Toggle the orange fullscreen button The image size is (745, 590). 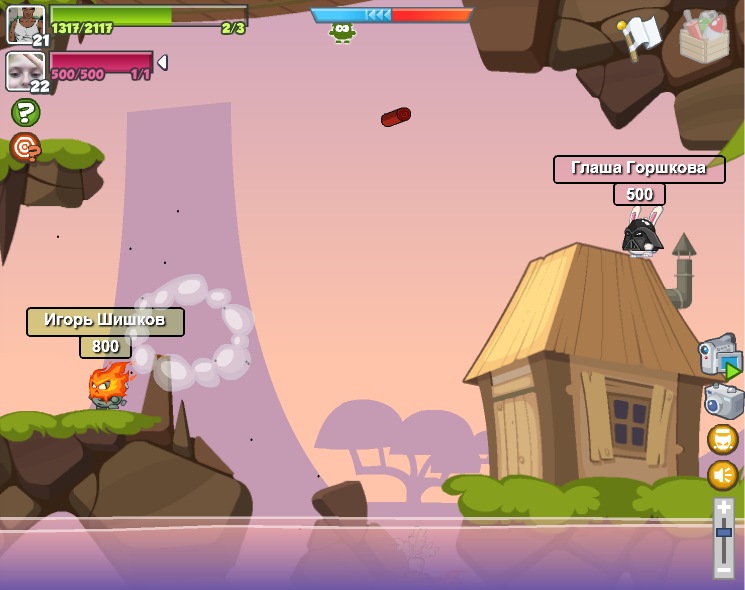tap(722, 439)
